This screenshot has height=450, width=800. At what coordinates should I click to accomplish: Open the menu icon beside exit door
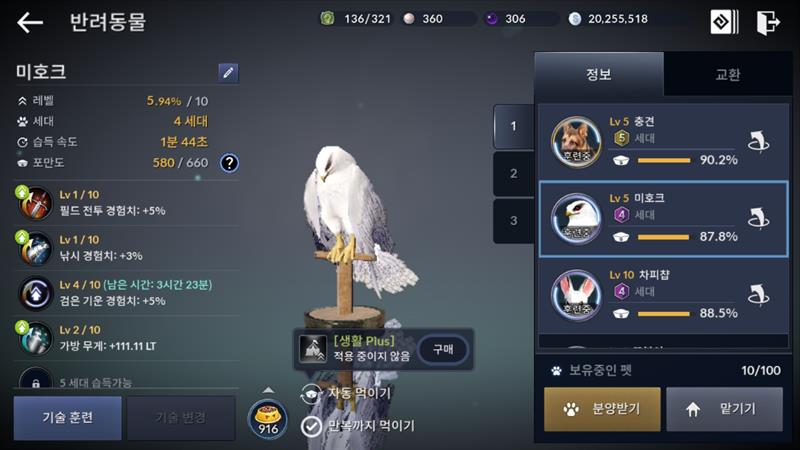(724, 22)
